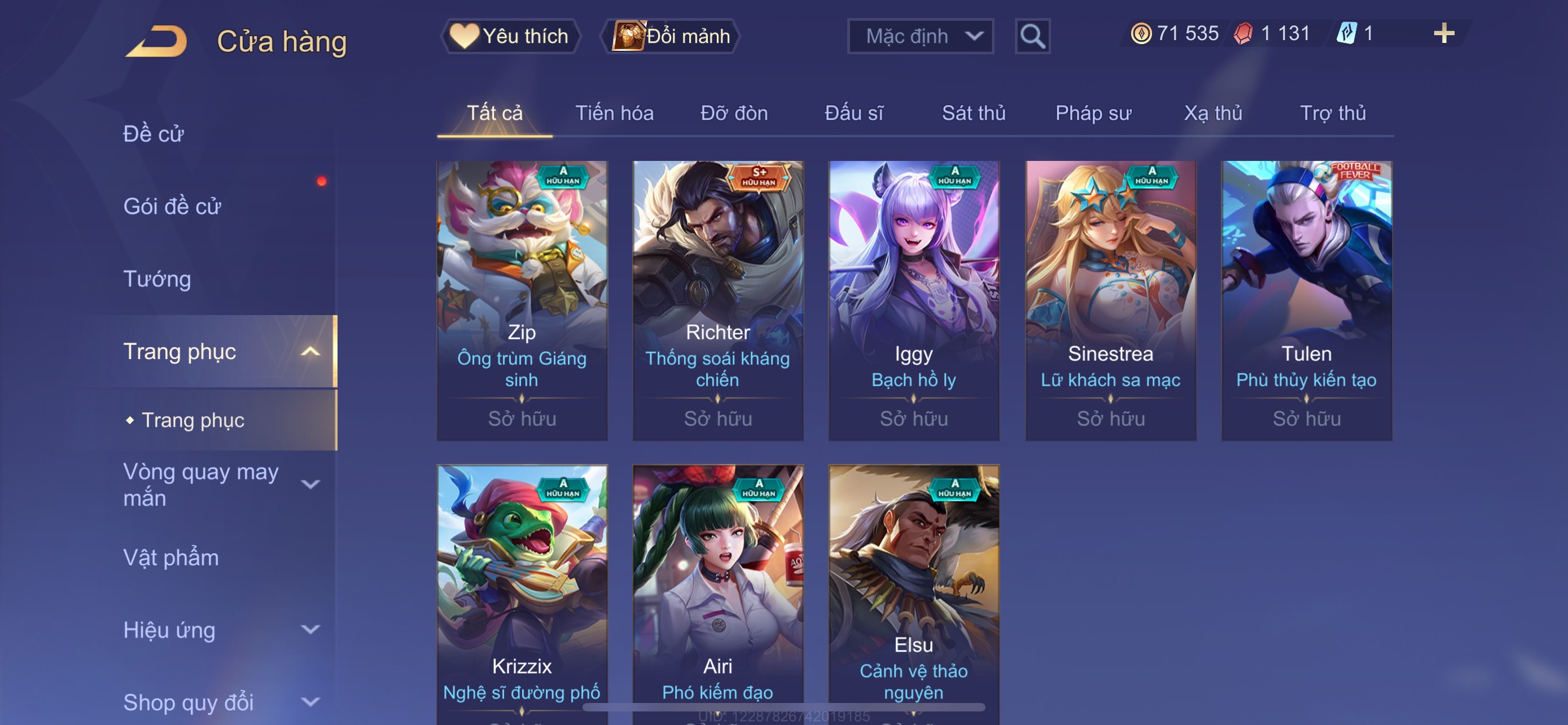Switch to the Tiến hóa tab
Viewport: 1568px width, 725px height.
click(x=614, y=113)
